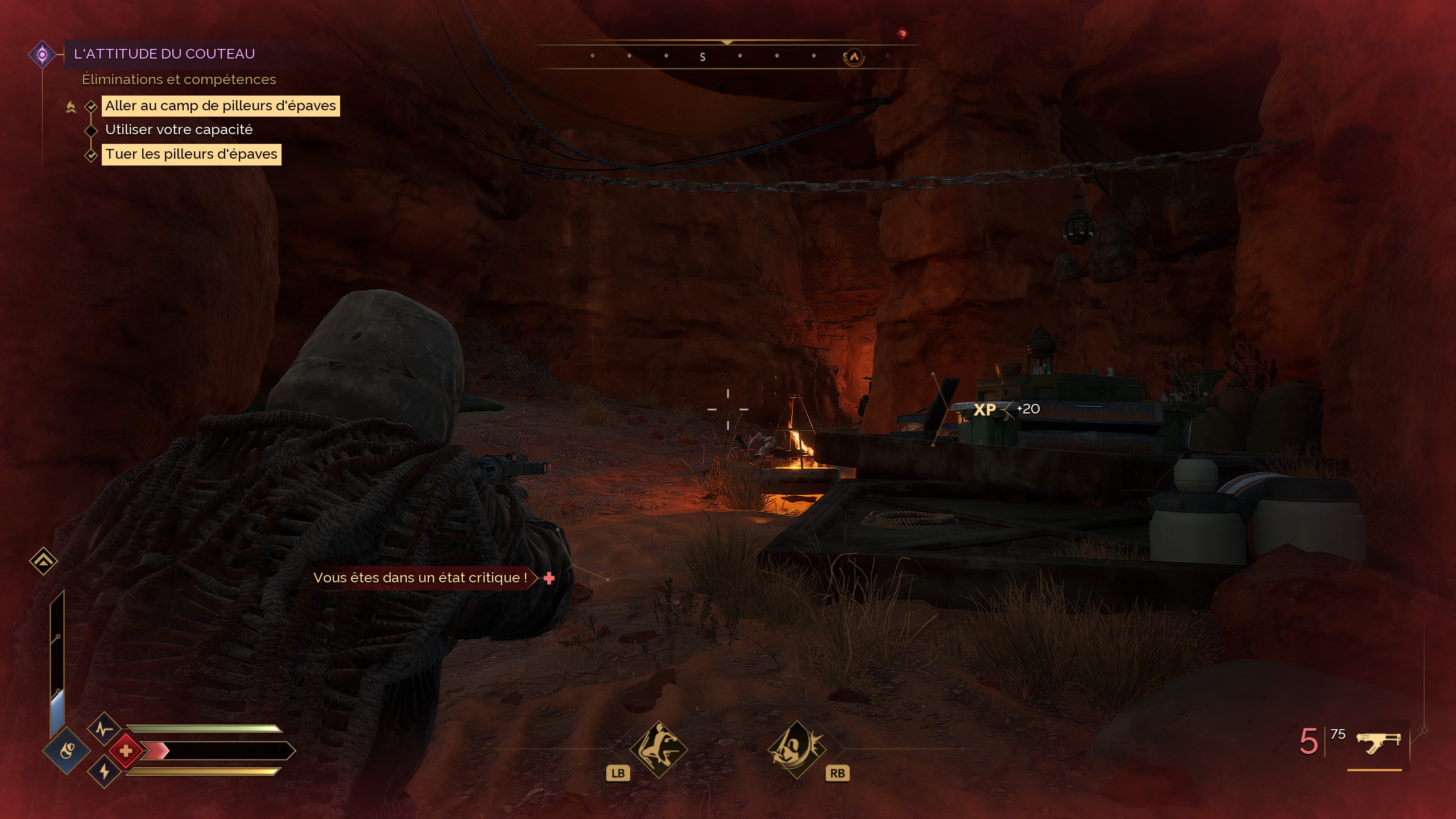
Task: Activate the right-hand ability diamond icon
Action: pyautogui.click(x=796, y=749)
